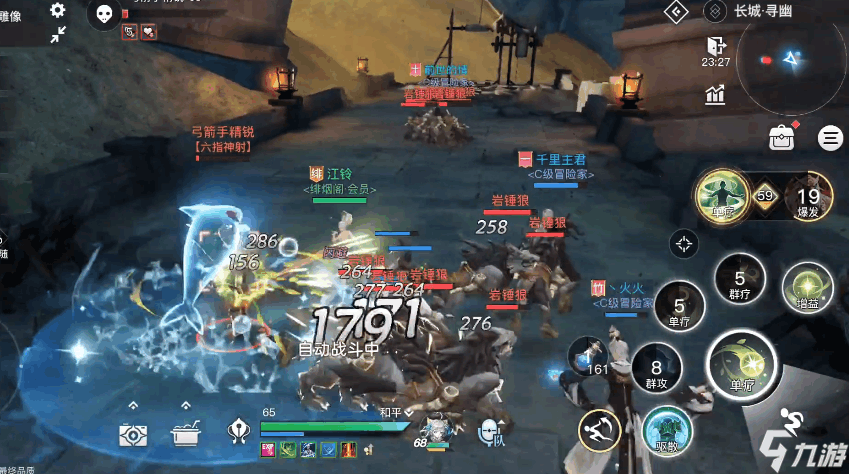Leave the dungeon via exit door icon
This screenshot has width=849, height=474.
tap(715, 46)
